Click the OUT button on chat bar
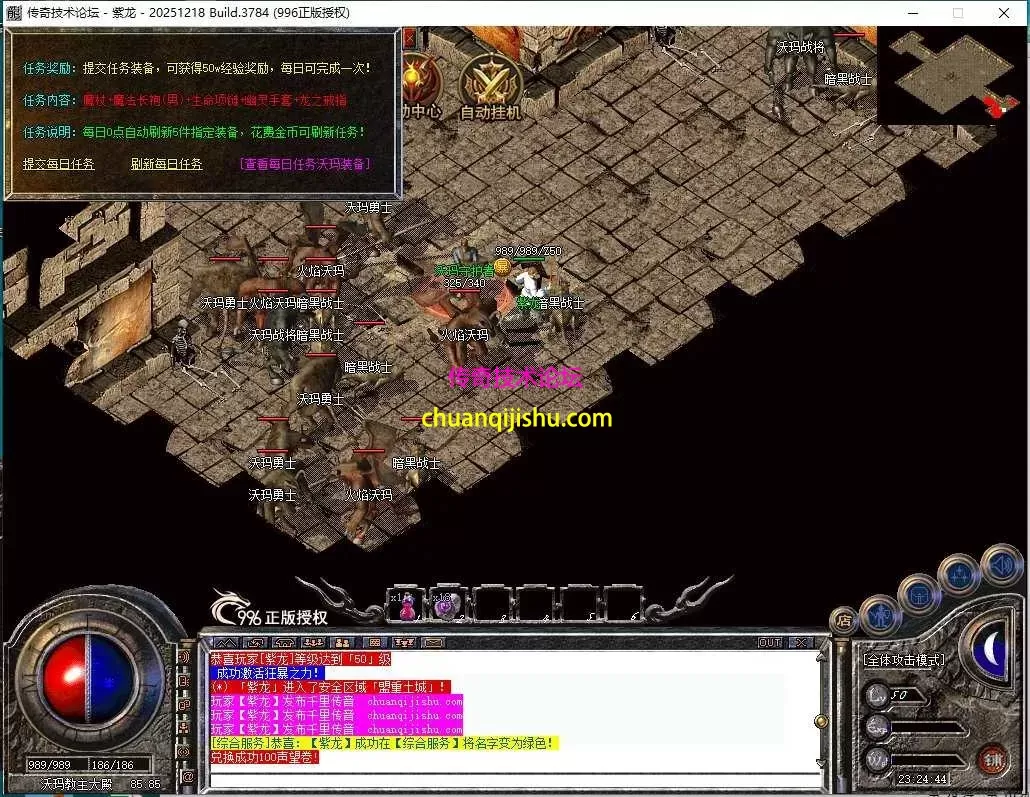 (x=769, y=642)
